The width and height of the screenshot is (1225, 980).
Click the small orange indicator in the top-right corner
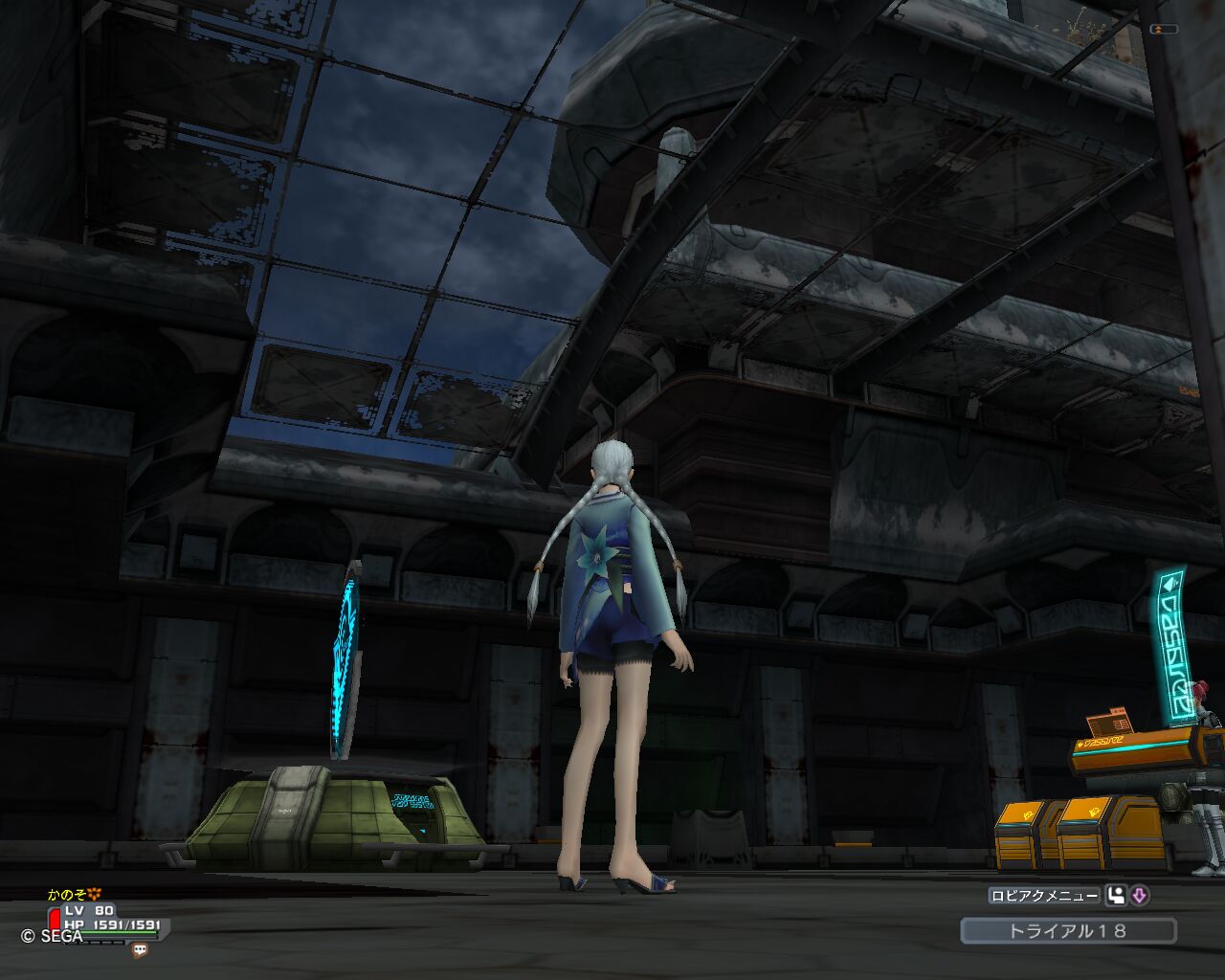pos(1164,30)
